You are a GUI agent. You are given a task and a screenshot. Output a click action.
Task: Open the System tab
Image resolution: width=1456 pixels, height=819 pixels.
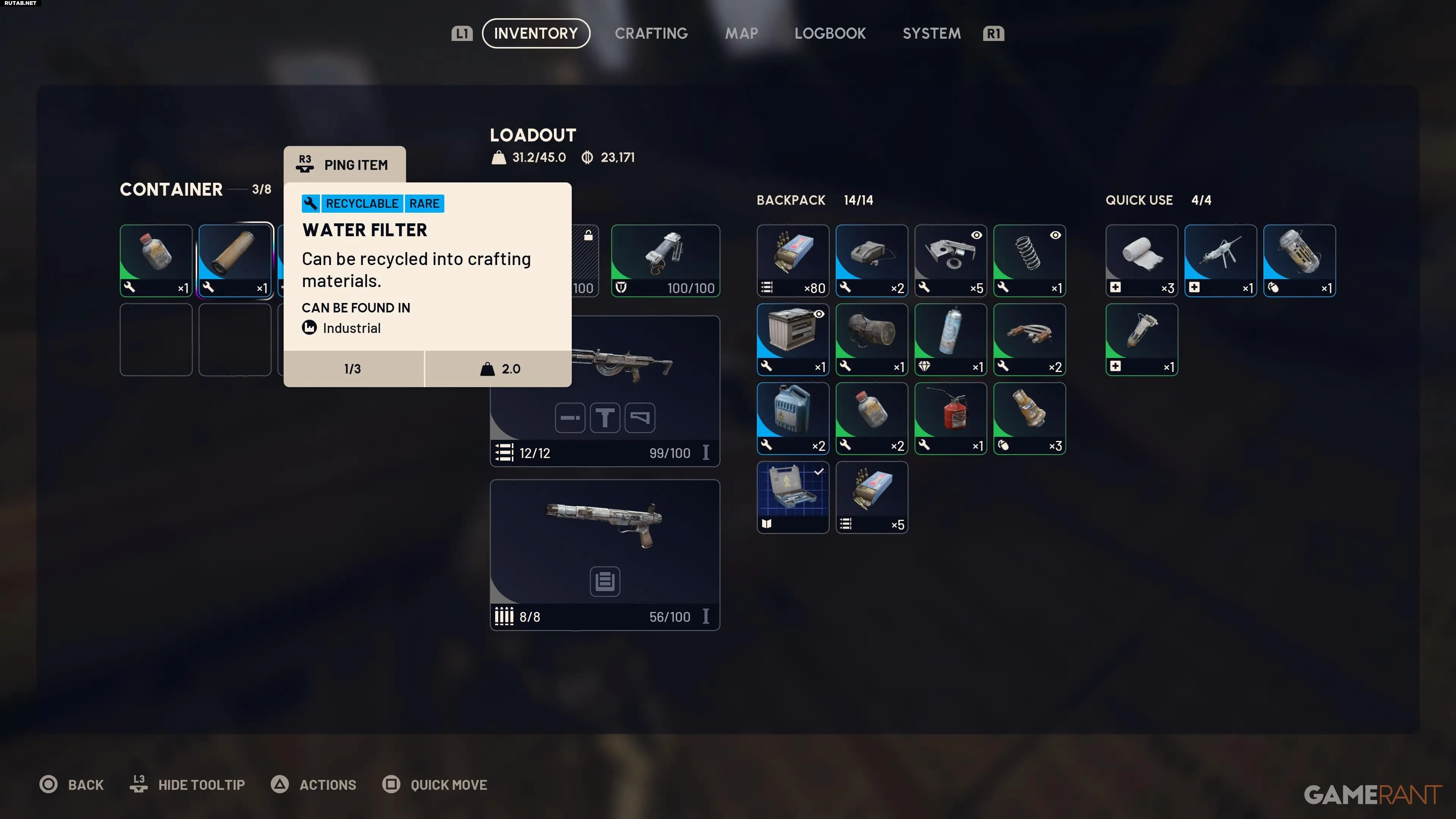[x=932, y=33]
